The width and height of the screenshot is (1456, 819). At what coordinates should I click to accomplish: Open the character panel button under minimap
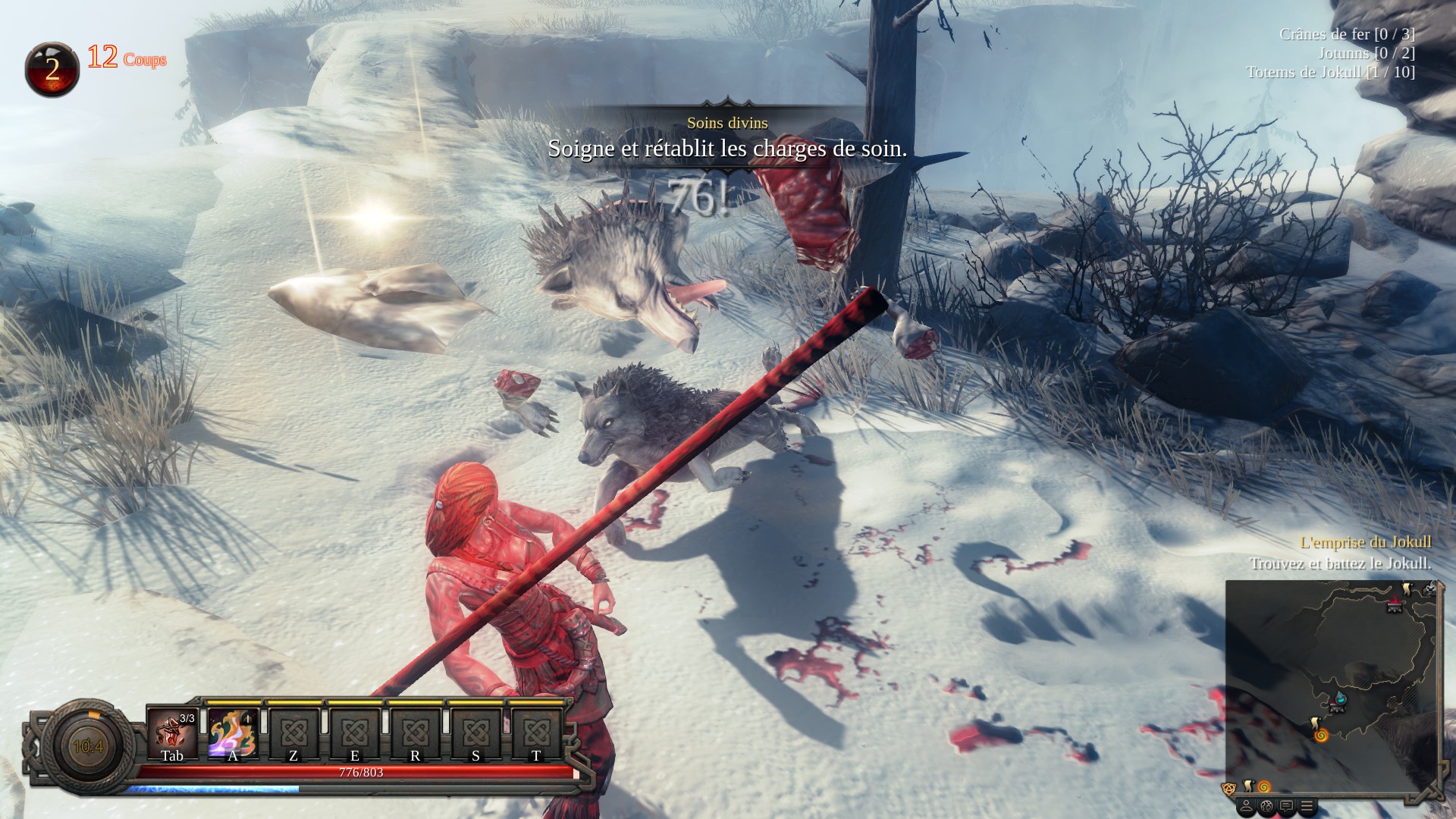pyautogui.click(x=1245, y=806)
